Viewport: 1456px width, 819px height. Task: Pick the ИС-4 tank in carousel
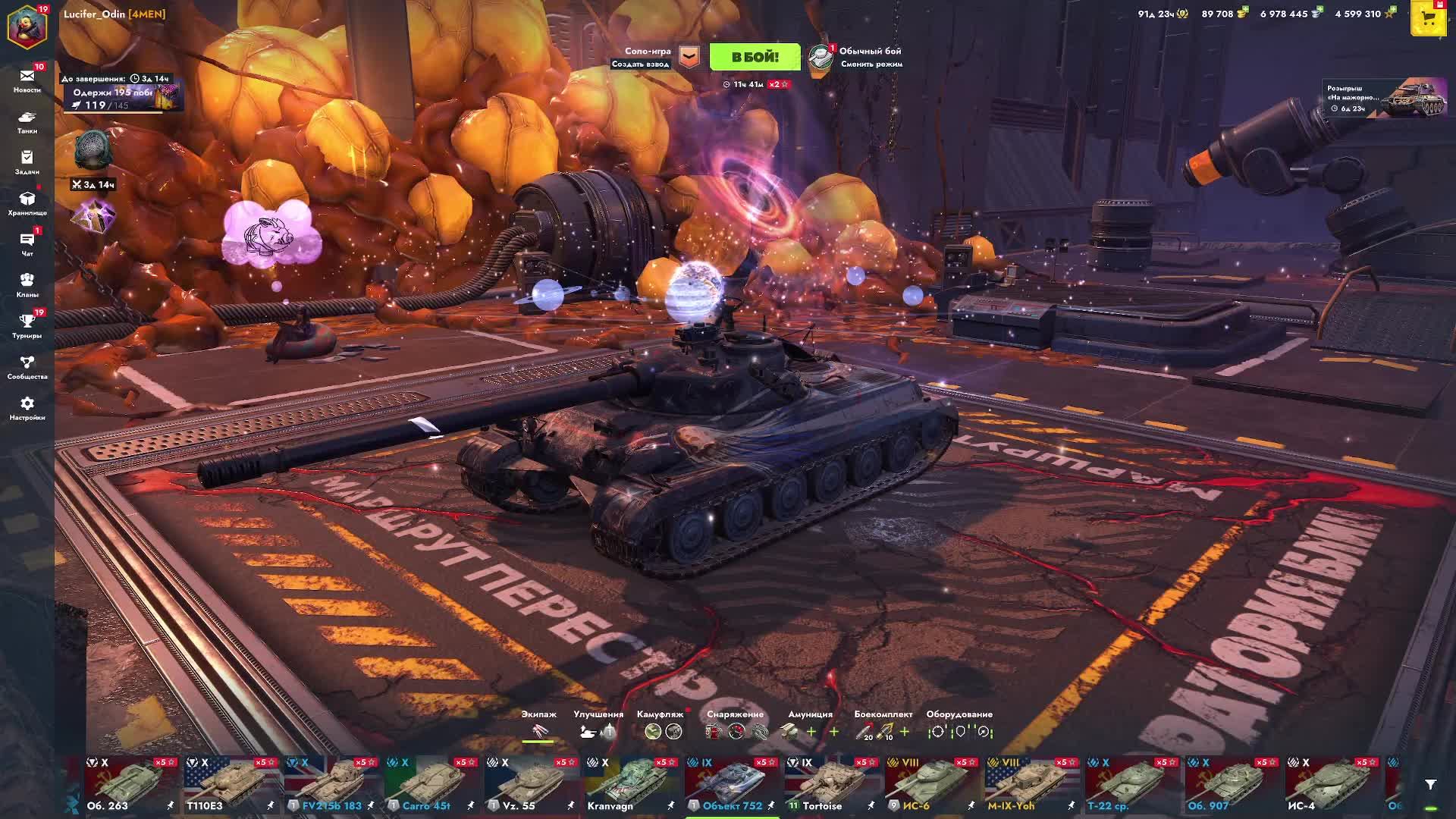coord(1332,786)
